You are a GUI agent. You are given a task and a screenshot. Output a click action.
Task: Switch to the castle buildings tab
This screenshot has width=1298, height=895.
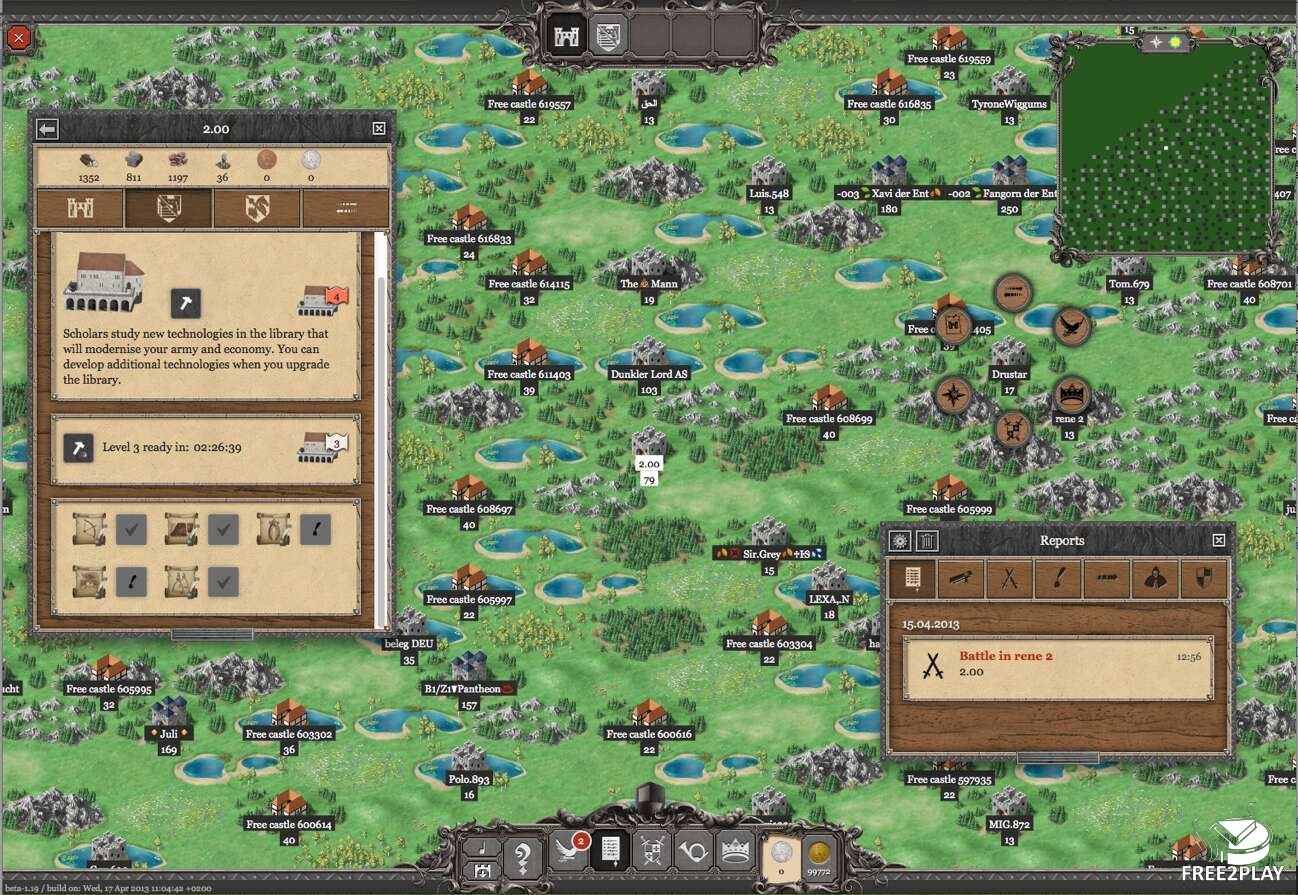tap(80, 208)
